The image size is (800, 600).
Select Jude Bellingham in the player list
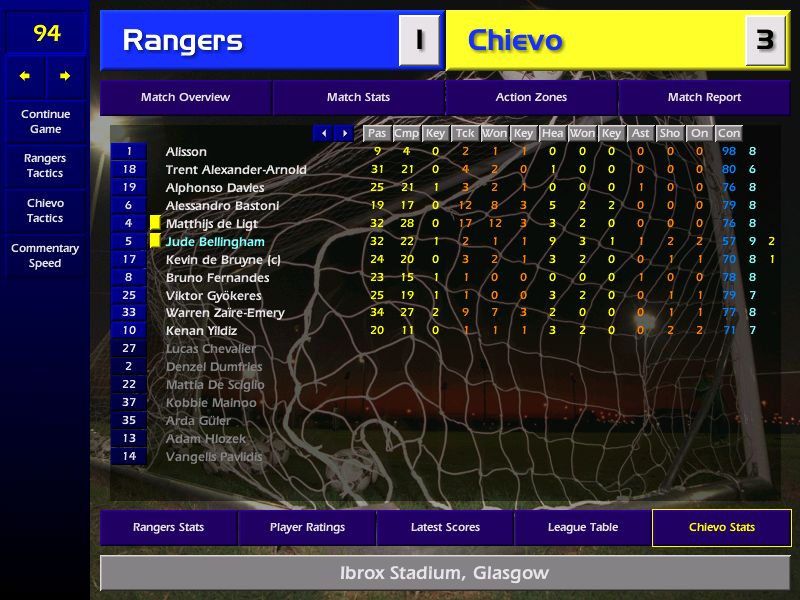215,242
